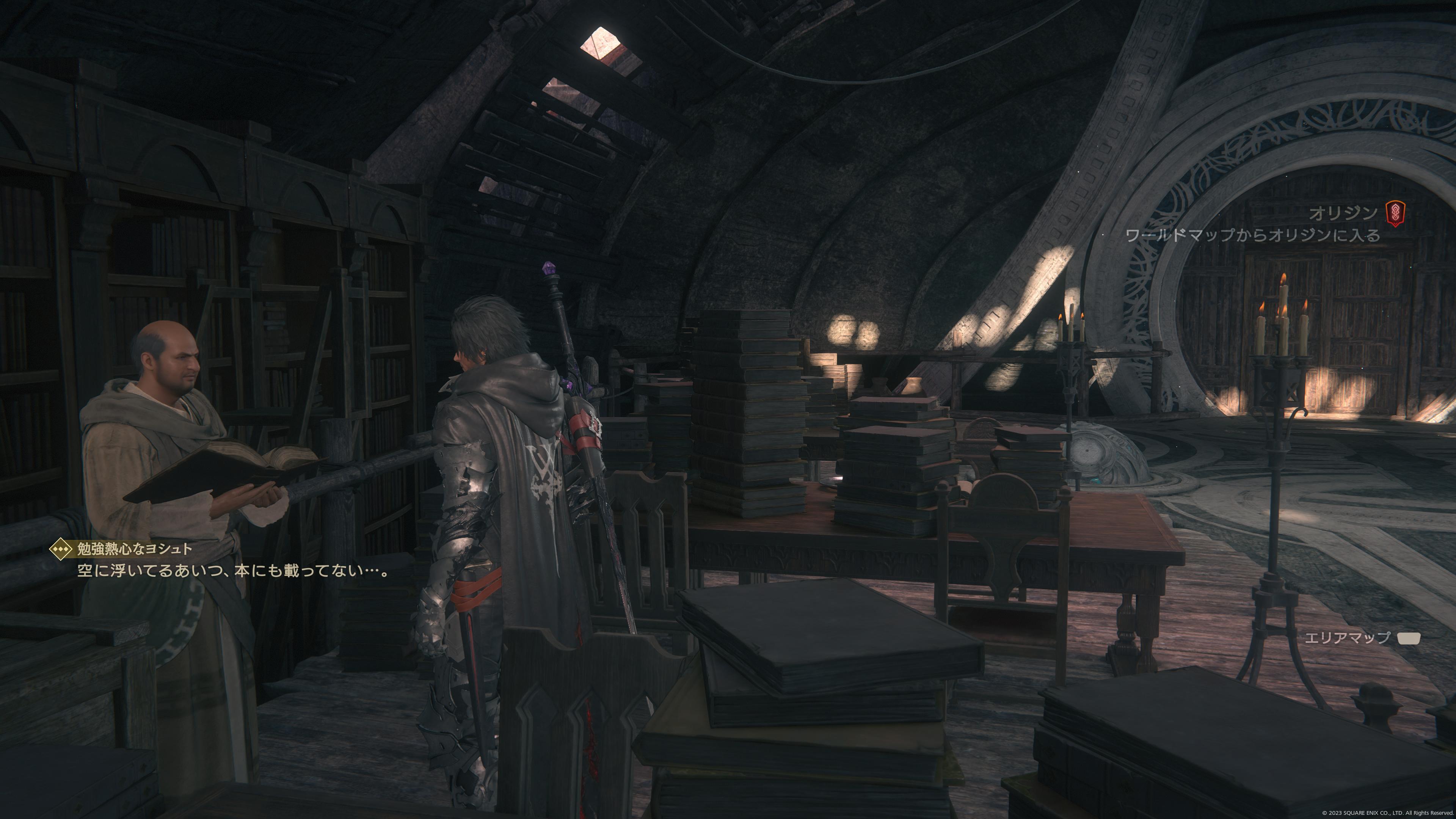Select the オリジン quest title in the tracker
The width and height of the screenshot is (1456, 819).
click(1343, 213)
